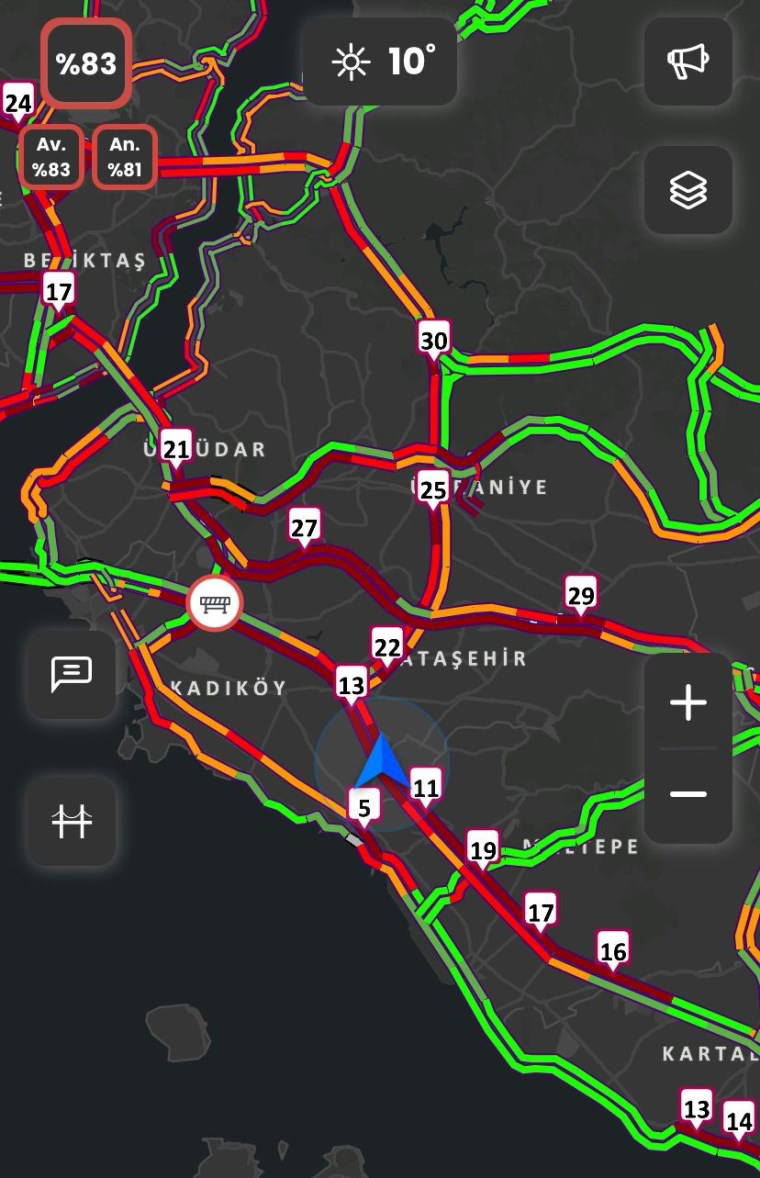
Task: Click the speed marker numbered 22
Action: pyautogui.click(x=387, y=648)
